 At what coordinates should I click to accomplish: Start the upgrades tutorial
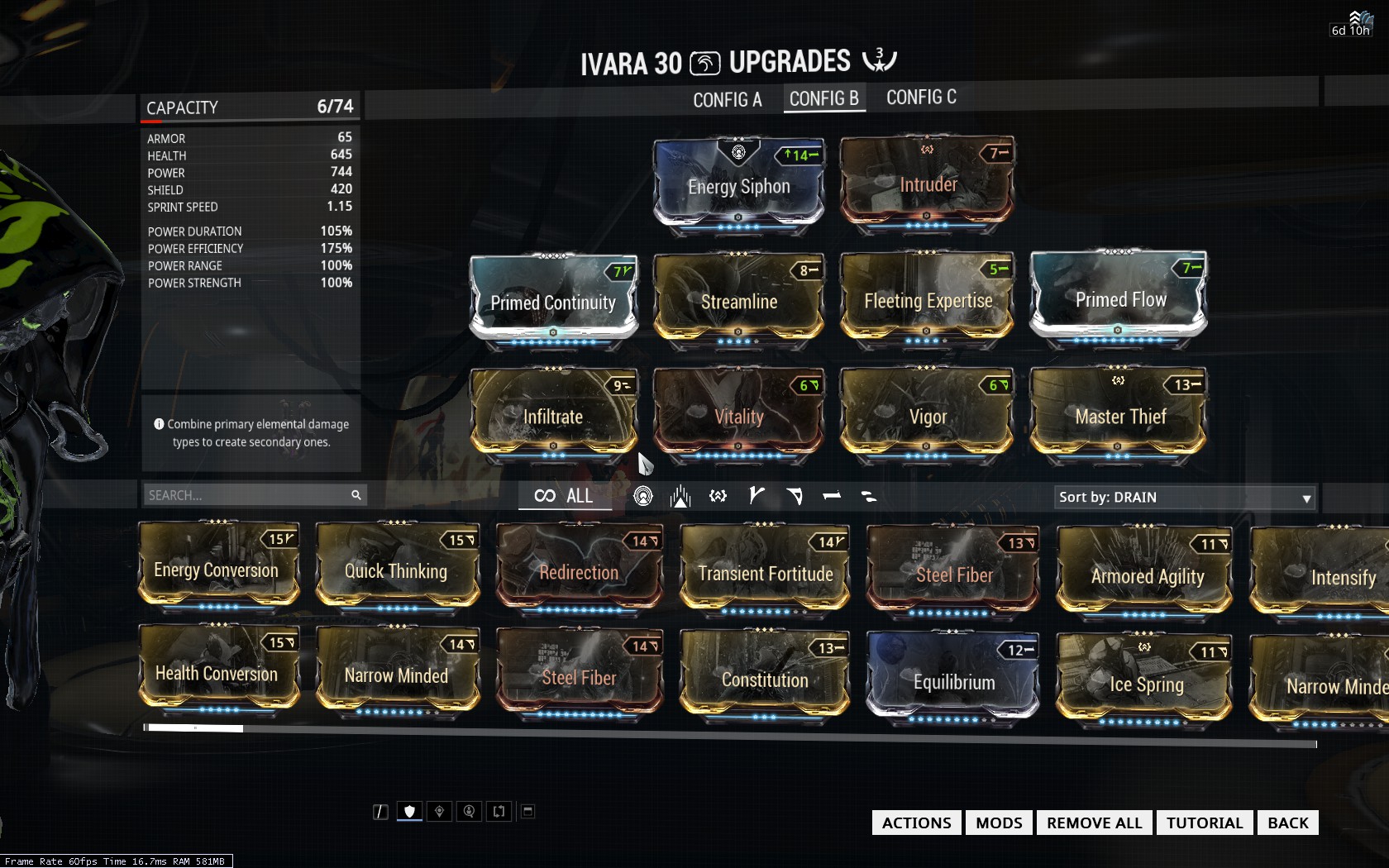click(x=1205, y=823)
